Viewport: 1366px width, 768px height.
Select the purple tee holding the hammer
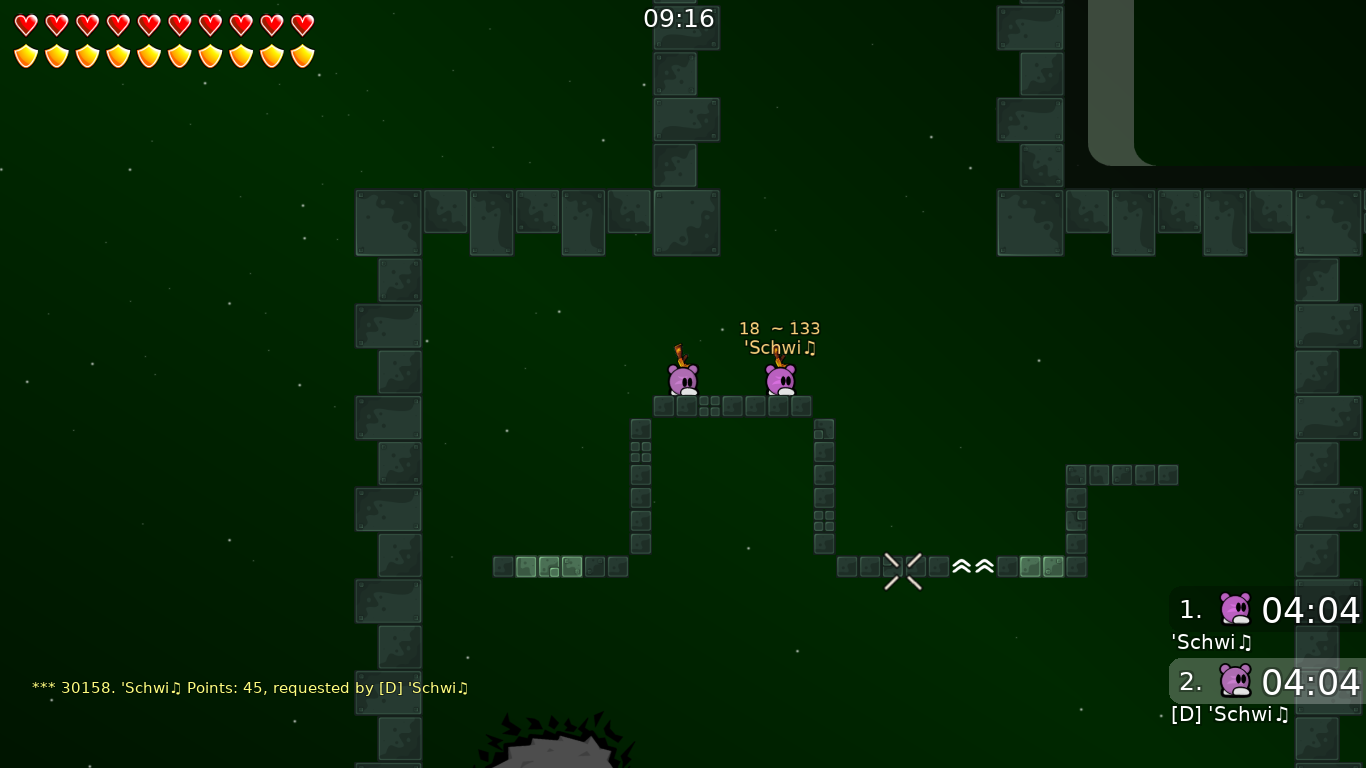pyautogui.click(x=684, y=377)
